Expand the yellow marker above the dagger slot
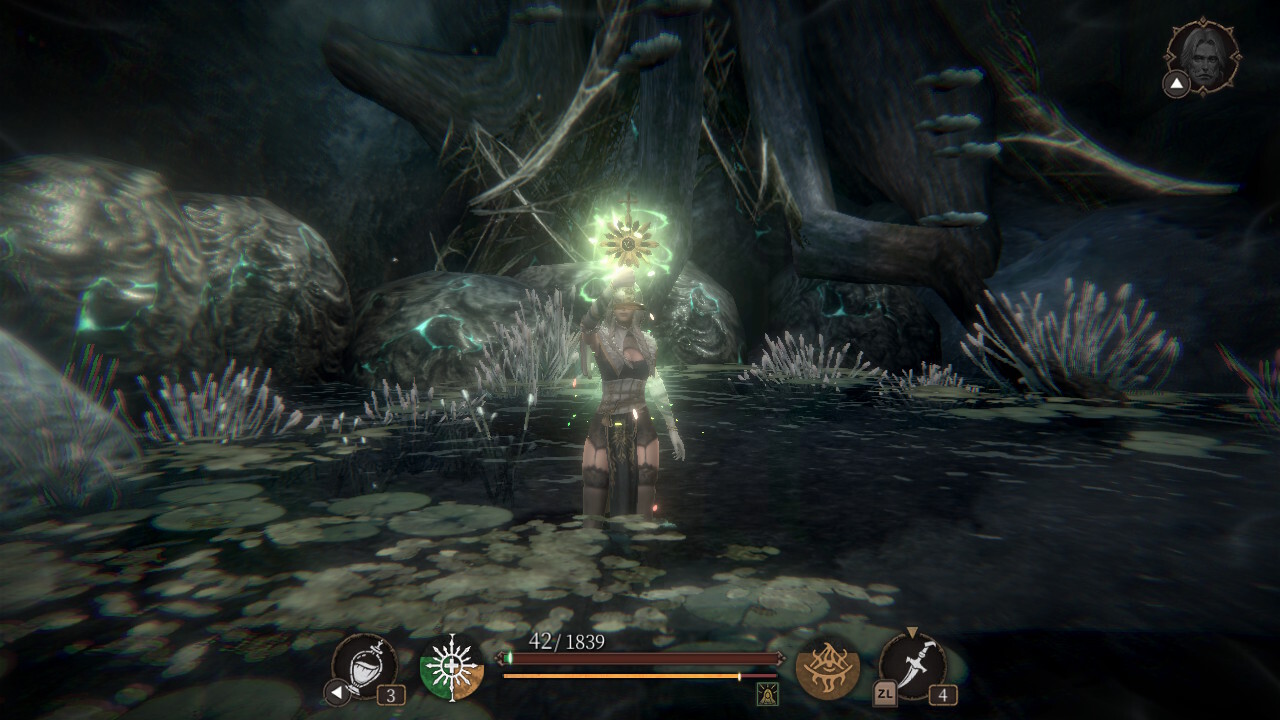Viewport: 1280px width, 720px height. pyautogui.click(x=912, y=632)
